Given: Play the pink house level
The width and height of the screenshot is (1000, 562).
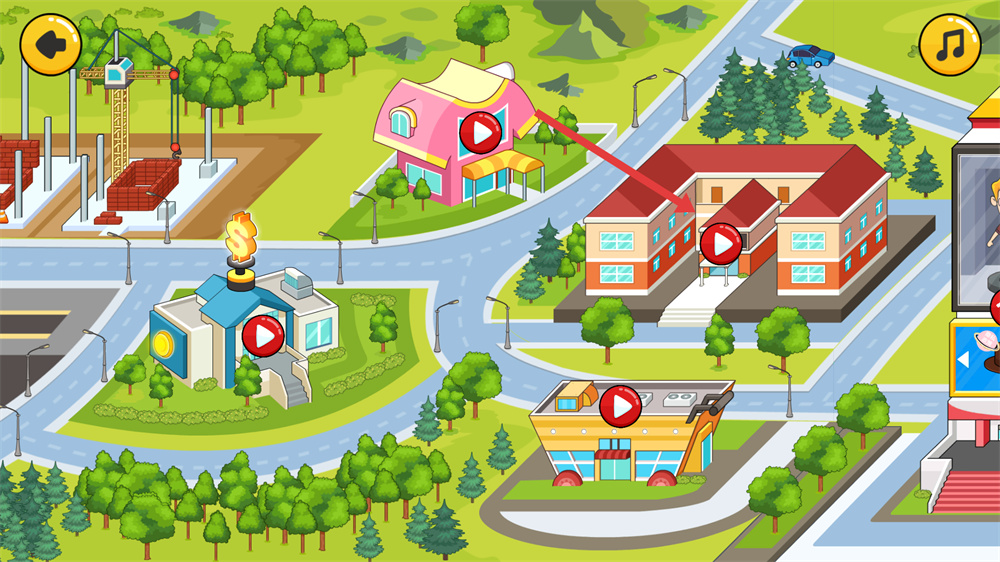Looking at the screenshot, I should (481, 132).
